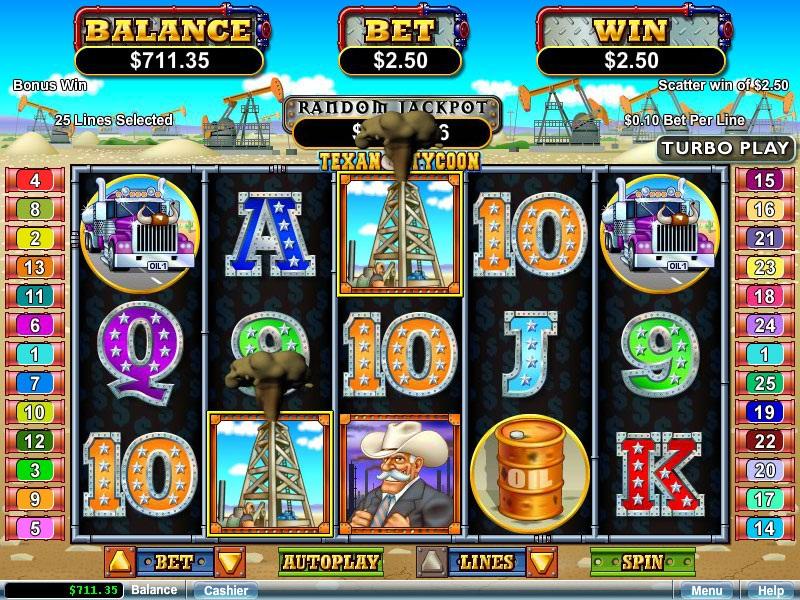Select payline number 4 indicator
The height and width of the screenshot is (600, 800).
35,181
